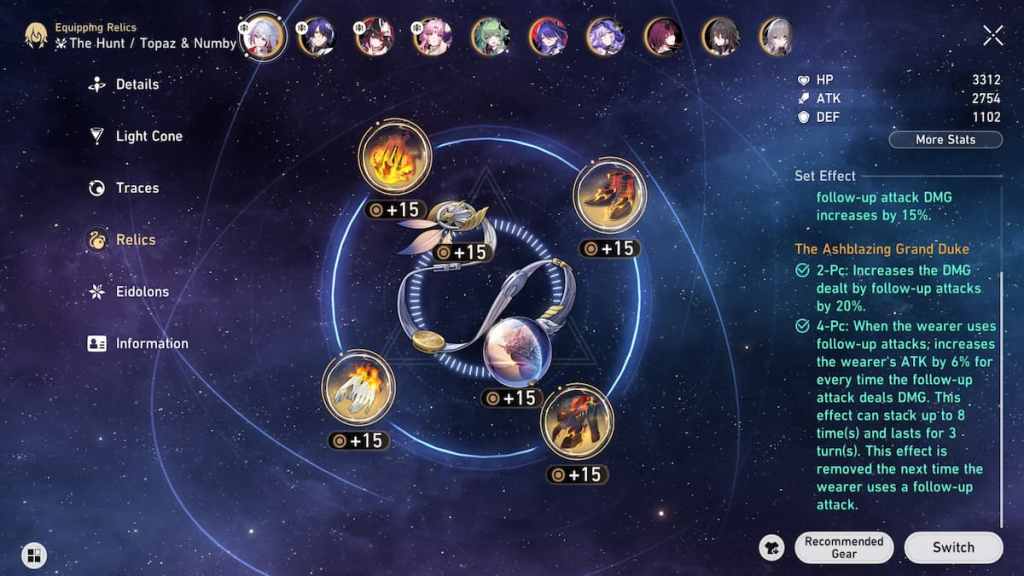The image size is (1024, 576).
Task: Click the More Stats button
Action: [945, 140]
